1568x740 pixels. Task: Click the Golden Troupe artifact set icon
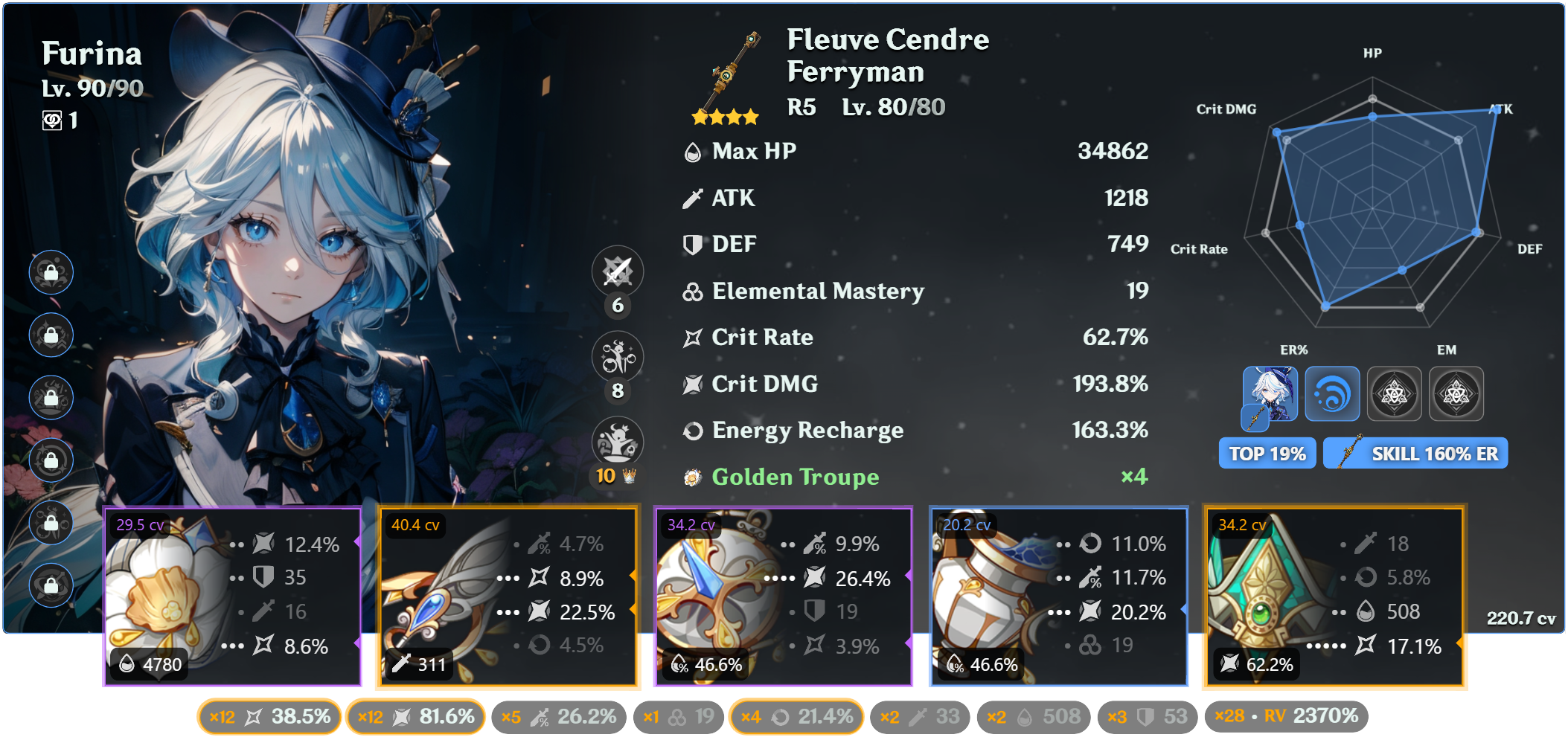(691, 477)
